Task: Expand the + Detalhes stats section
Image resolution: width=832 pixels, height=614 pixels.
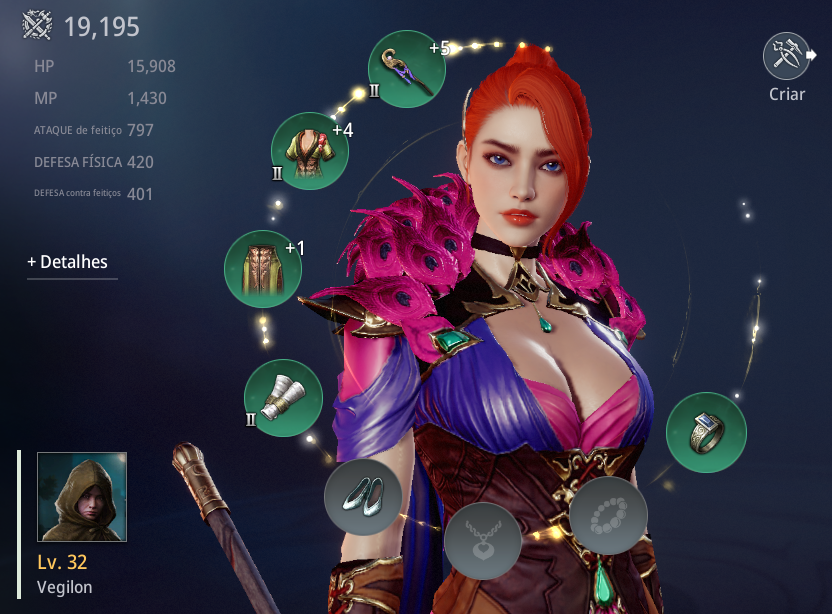Action: pyautogui.click(x=68, y=262)
